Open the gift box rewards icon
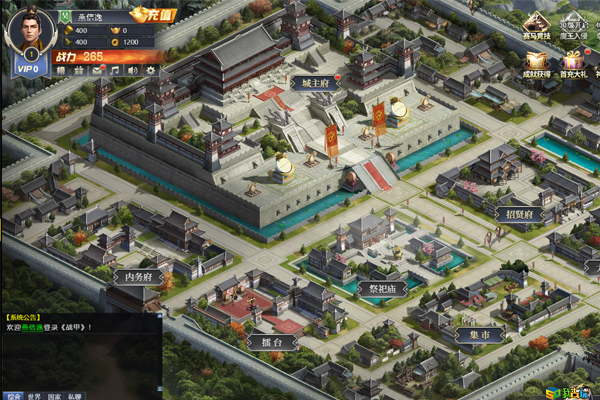Viewport: 600px width, 400px height. coord(78,70)
